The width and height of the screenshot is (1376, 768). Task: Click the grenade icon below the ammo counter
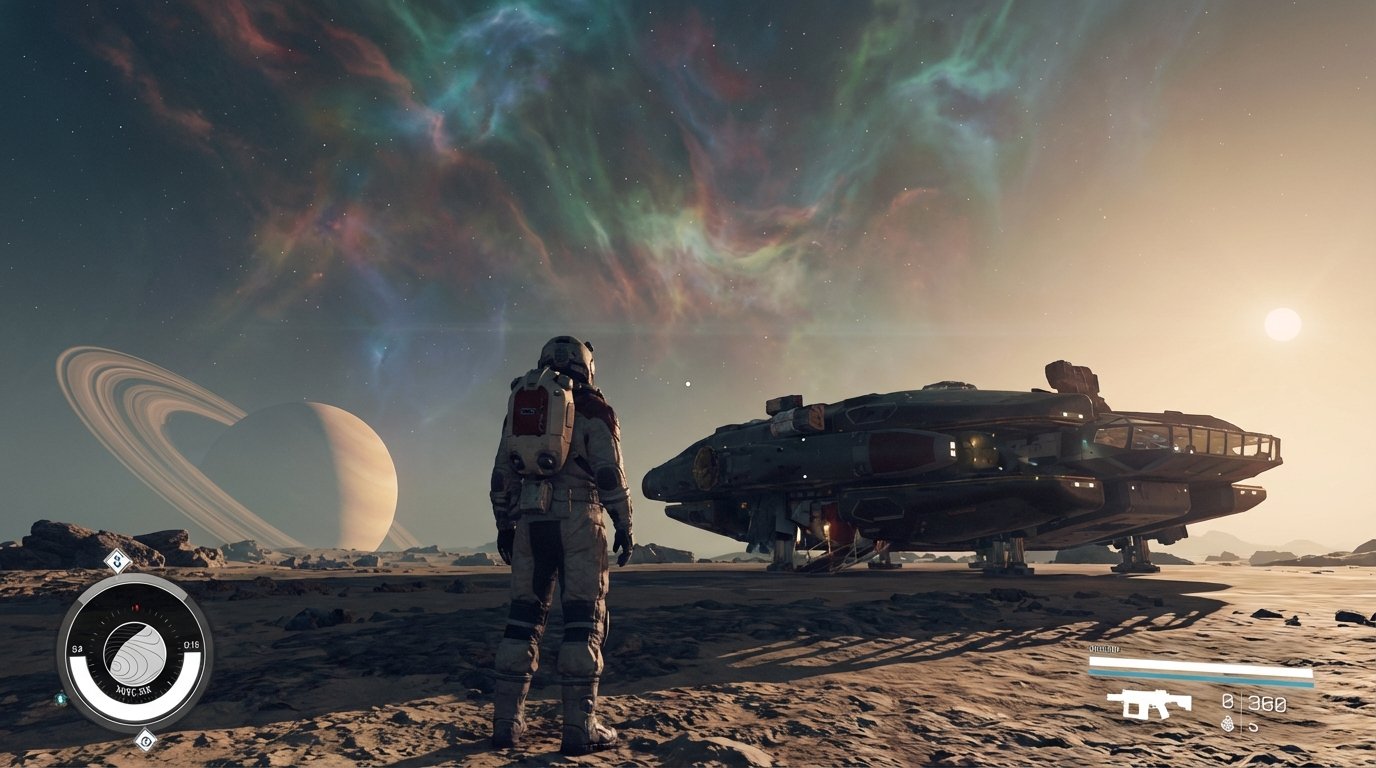[x=1228, y=724]
